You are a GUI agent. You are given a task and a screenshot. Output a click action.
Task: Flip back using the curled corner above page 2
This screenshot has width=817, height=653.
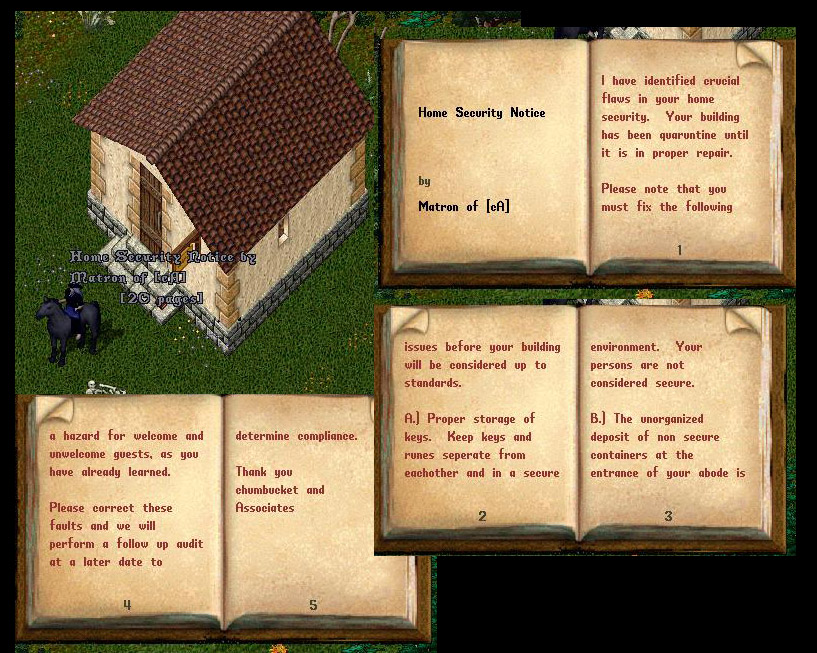[404, 319]
